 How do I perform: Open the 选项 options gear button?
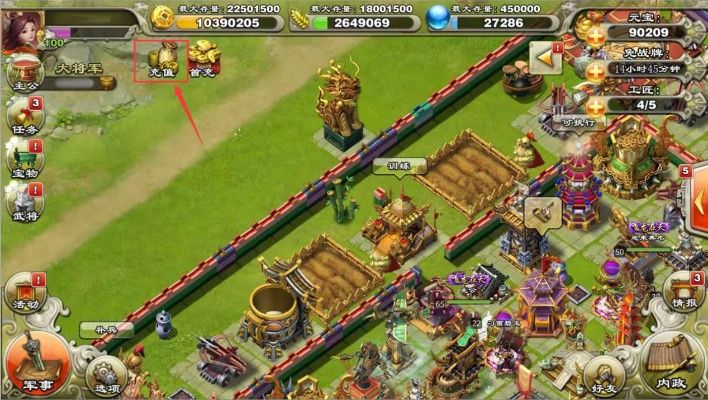(106, 376)
